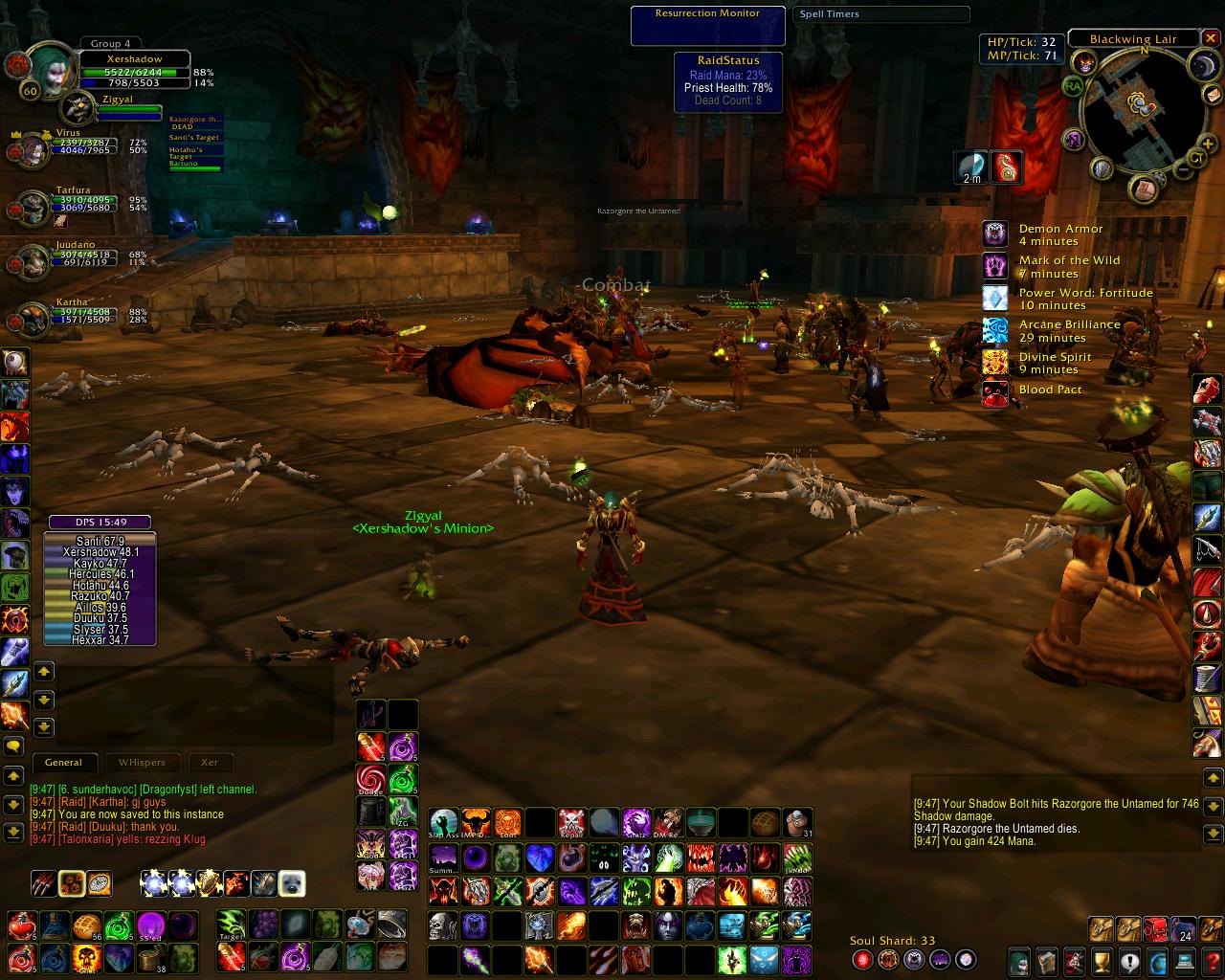The height and width of the screenshot is (980, 1225).
Task: Open the Xer chat tab
Action: click(210, 763)
